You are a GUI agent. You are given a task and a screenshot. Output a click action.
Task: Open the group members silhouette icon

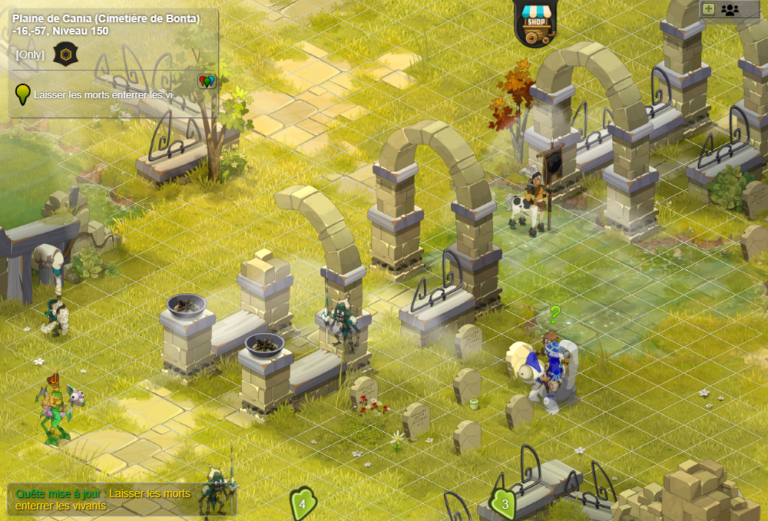pos(730,9)
